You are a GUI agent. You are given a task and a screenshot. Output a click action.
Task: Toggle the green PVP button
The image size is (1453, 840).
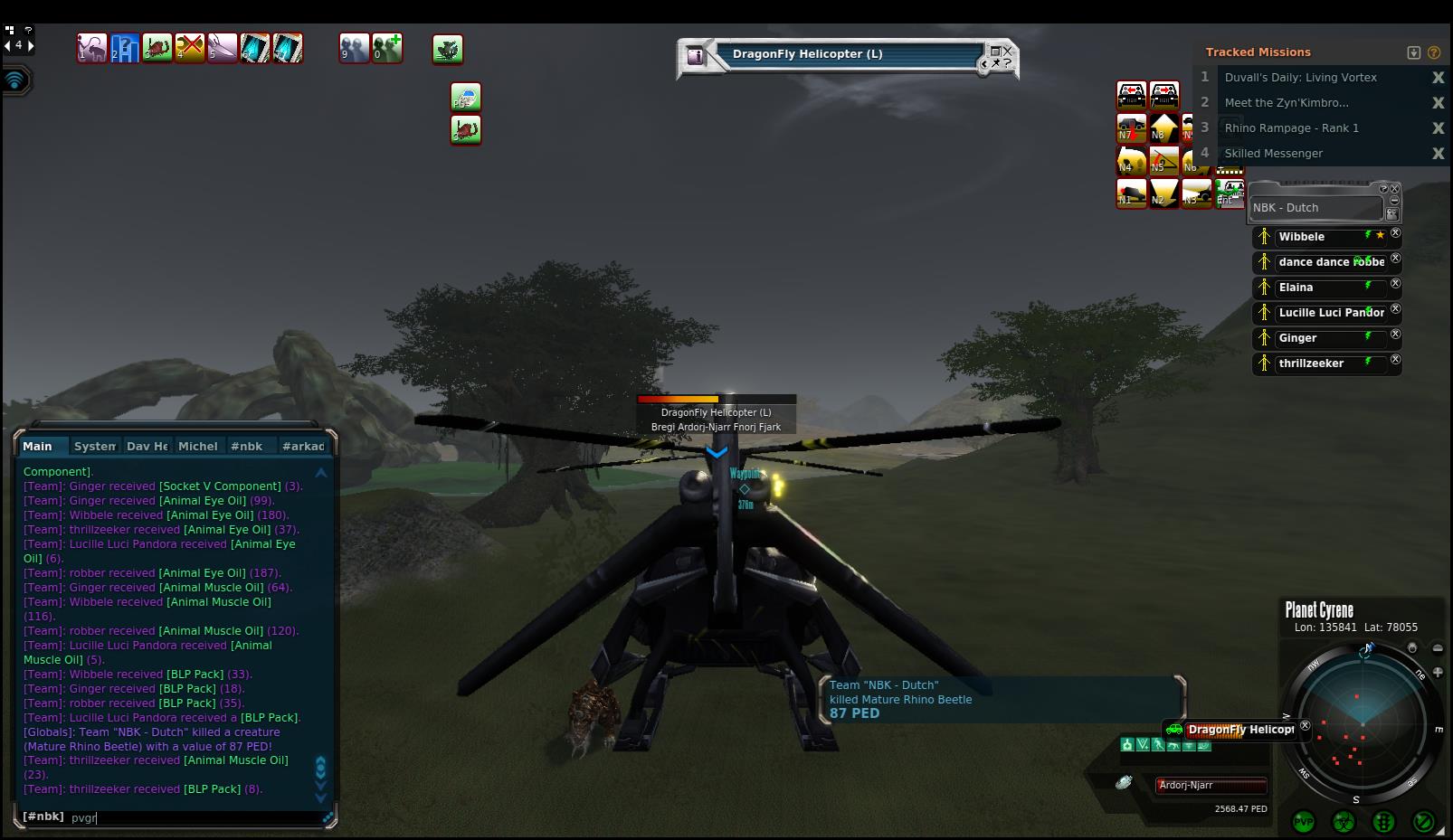1304,822
